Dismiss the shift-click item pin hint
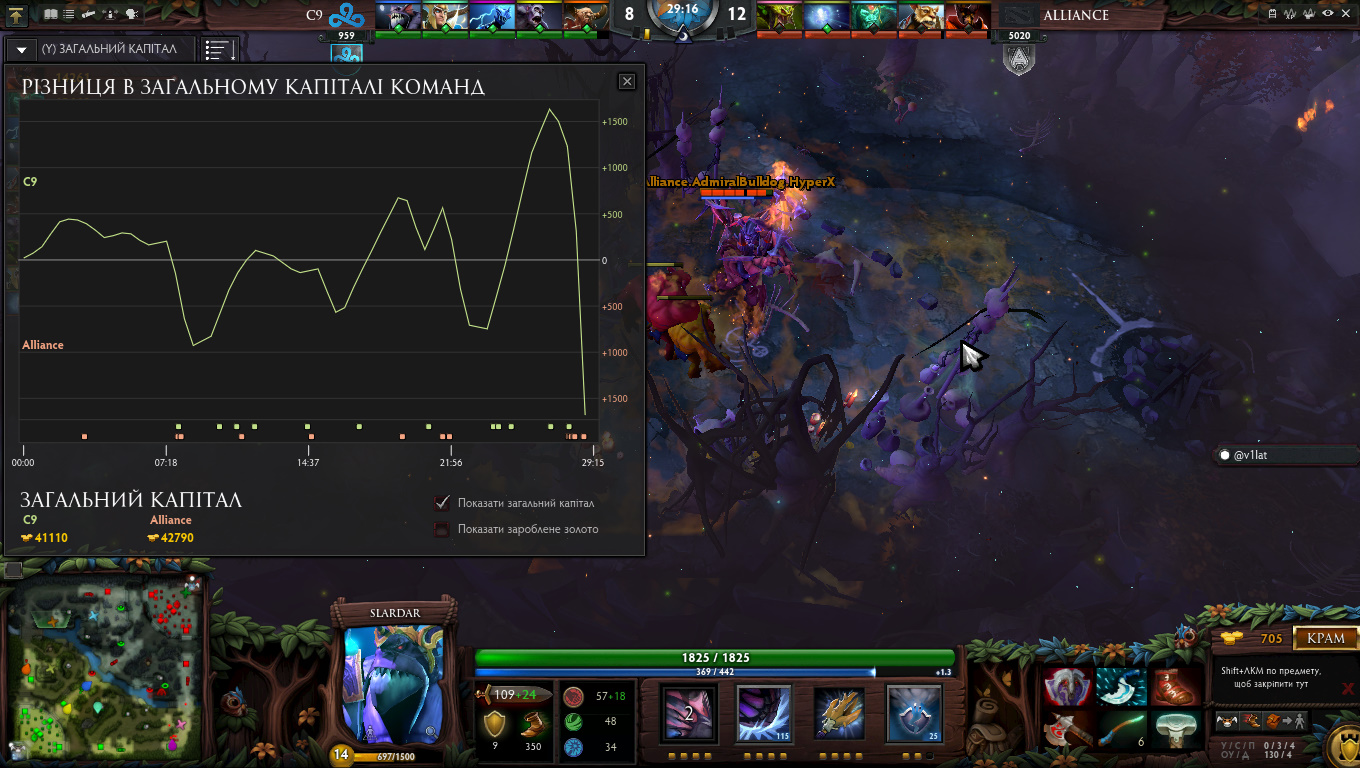 click(x=1348, y=688)
